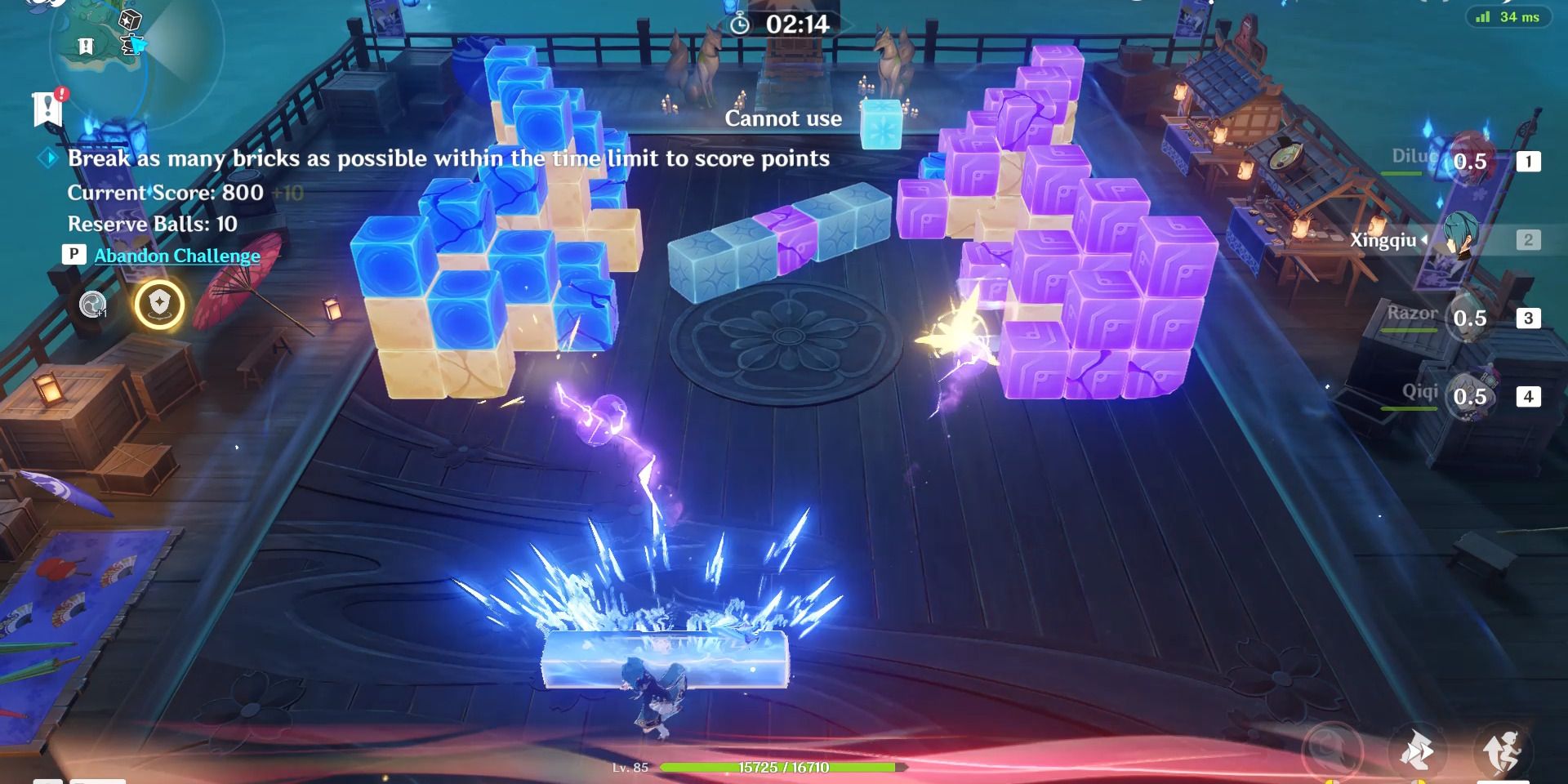Select the grey swirl buff icon
Screen dimensions: 1568x784
coord(93,305)
